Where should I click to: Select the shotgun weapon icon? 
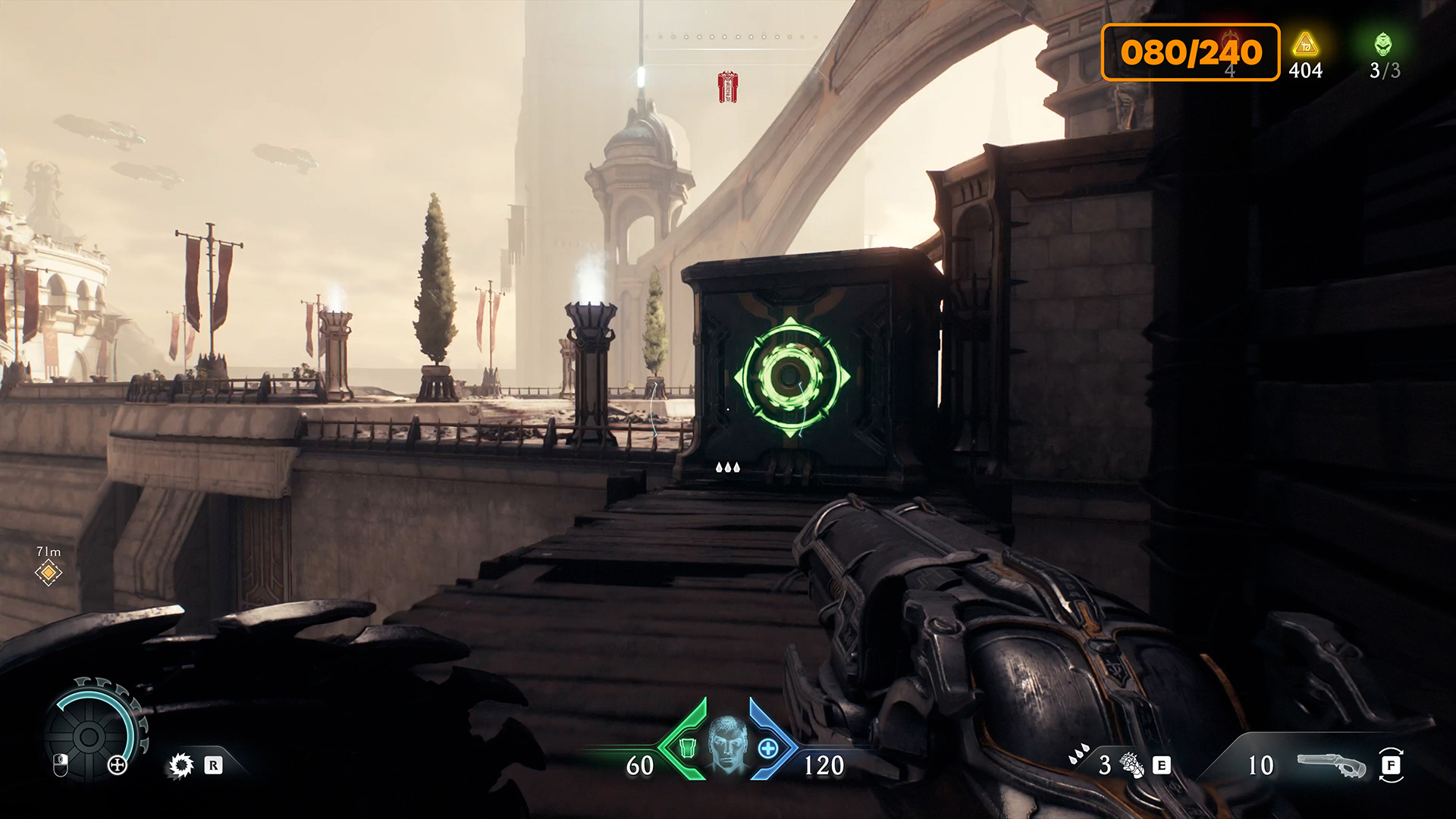pos(1329,765)
